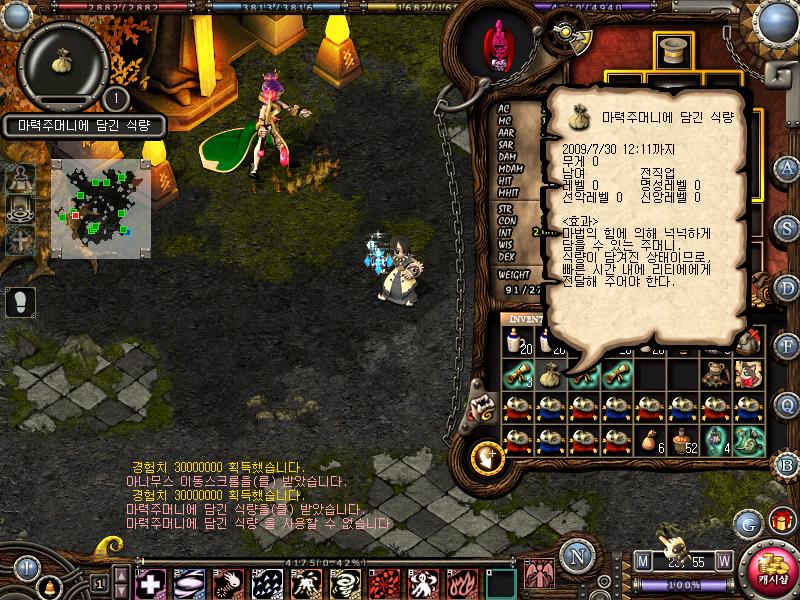Click the round A shortcut button

click(x=787, y=168)
